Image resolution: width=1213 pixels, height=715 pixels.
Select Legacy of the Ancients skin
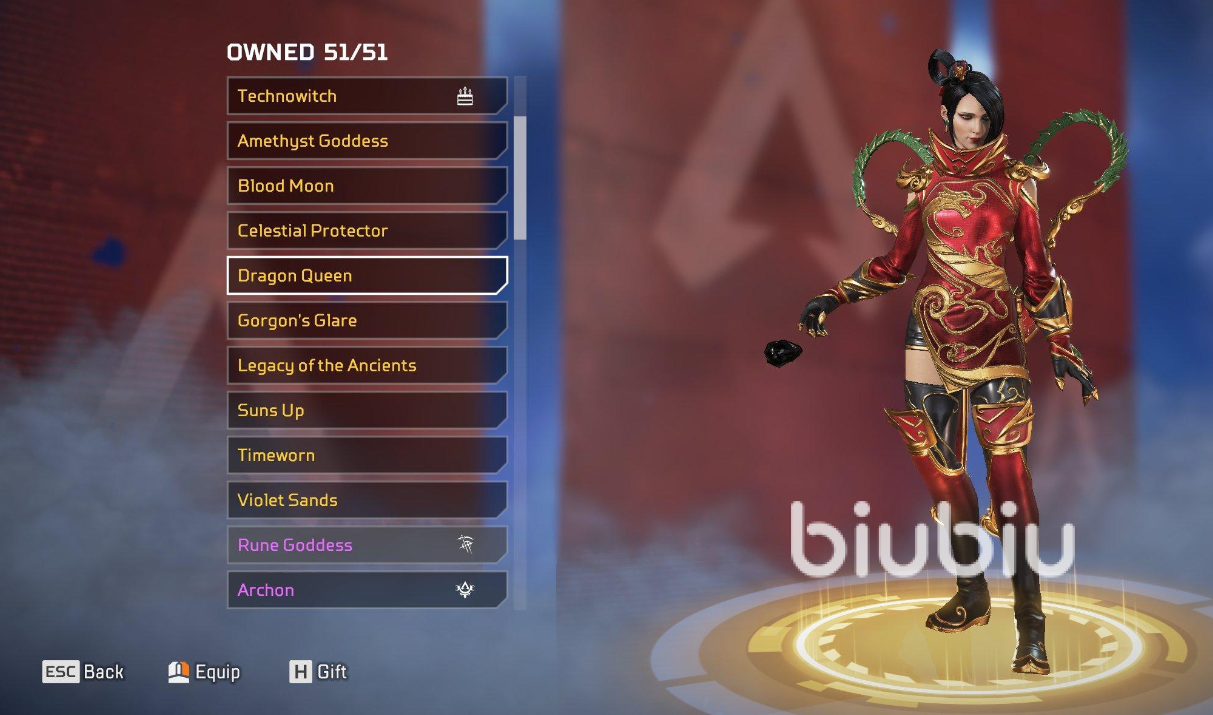click(x=366, y=366)
